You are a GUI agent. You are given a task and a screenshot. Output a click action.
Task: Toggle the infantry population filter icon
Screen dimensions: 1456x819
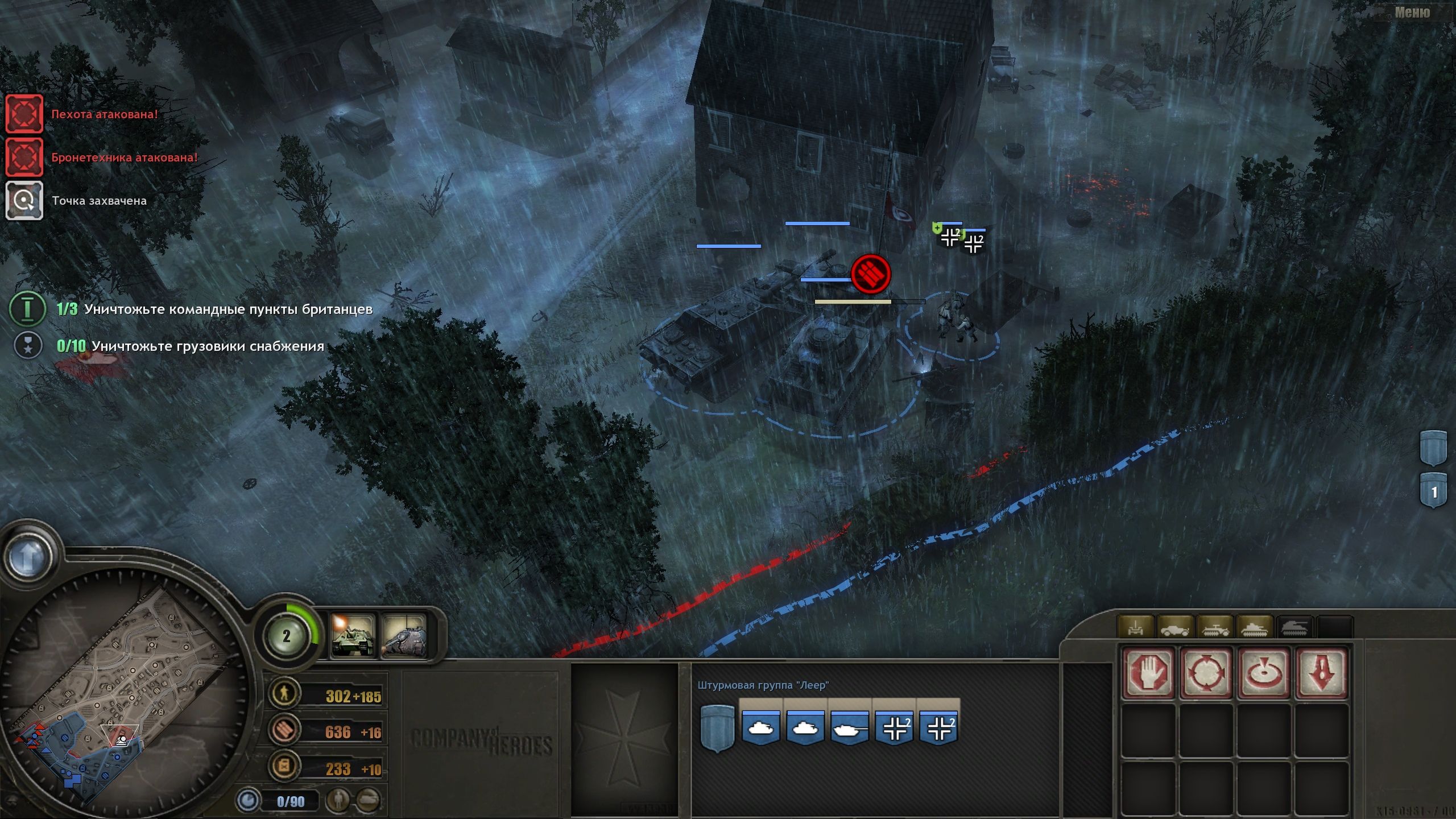click(x=338, y=799)
